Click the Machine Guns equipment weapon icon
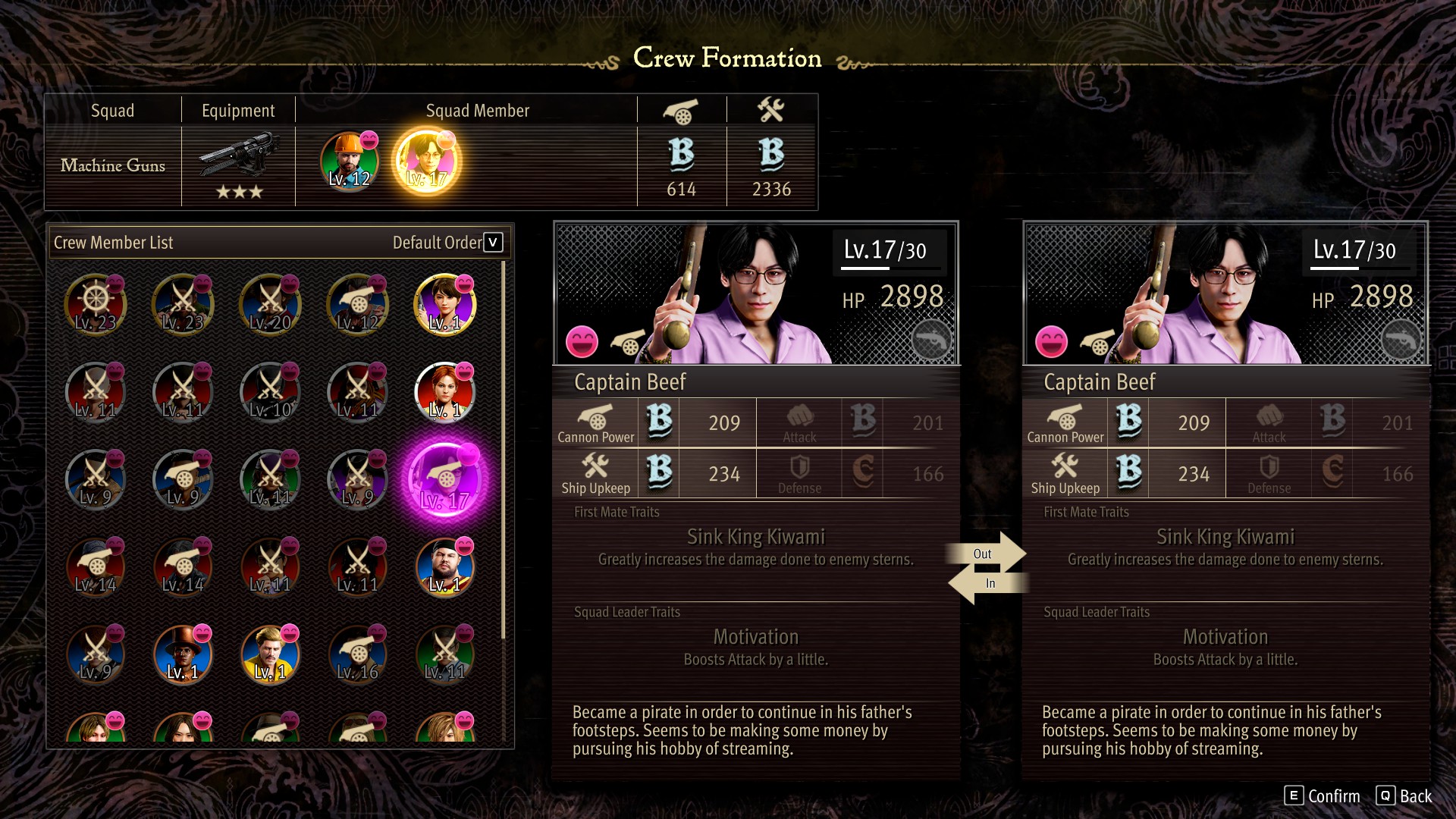The height and width of the screenshot is (819, 1456). [238, 155]
